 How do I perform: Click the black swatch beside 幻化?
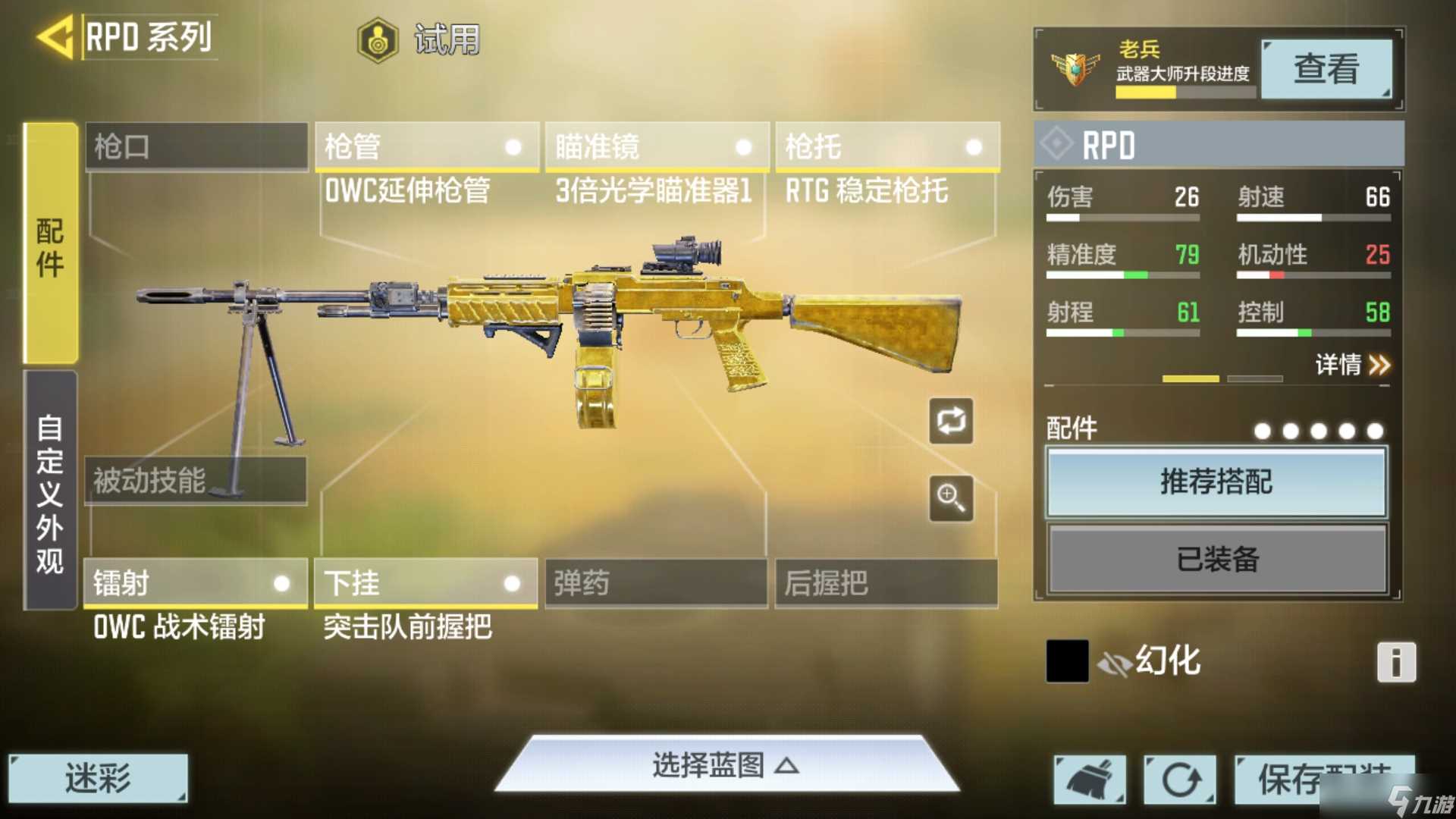tap(1066, 661)
